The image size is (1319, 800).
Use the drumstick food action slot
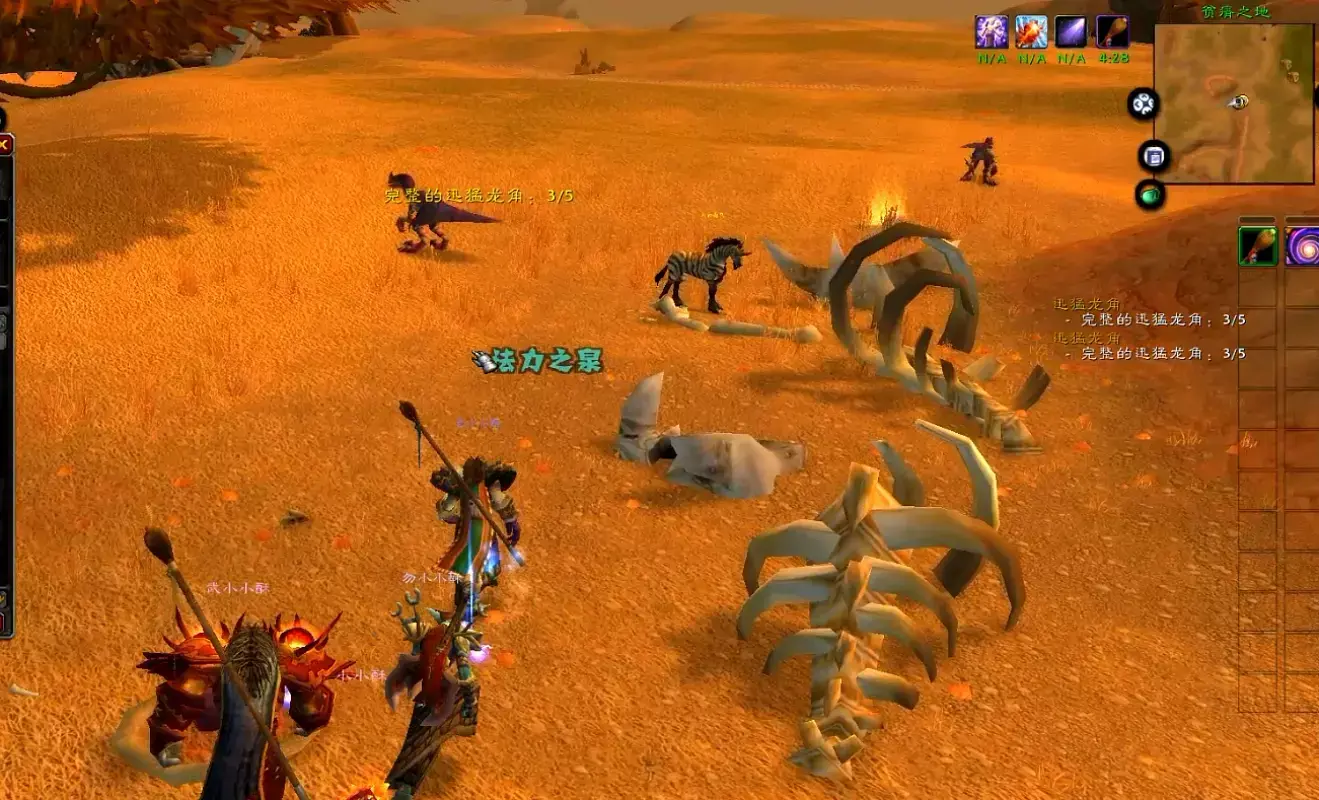1258,246
